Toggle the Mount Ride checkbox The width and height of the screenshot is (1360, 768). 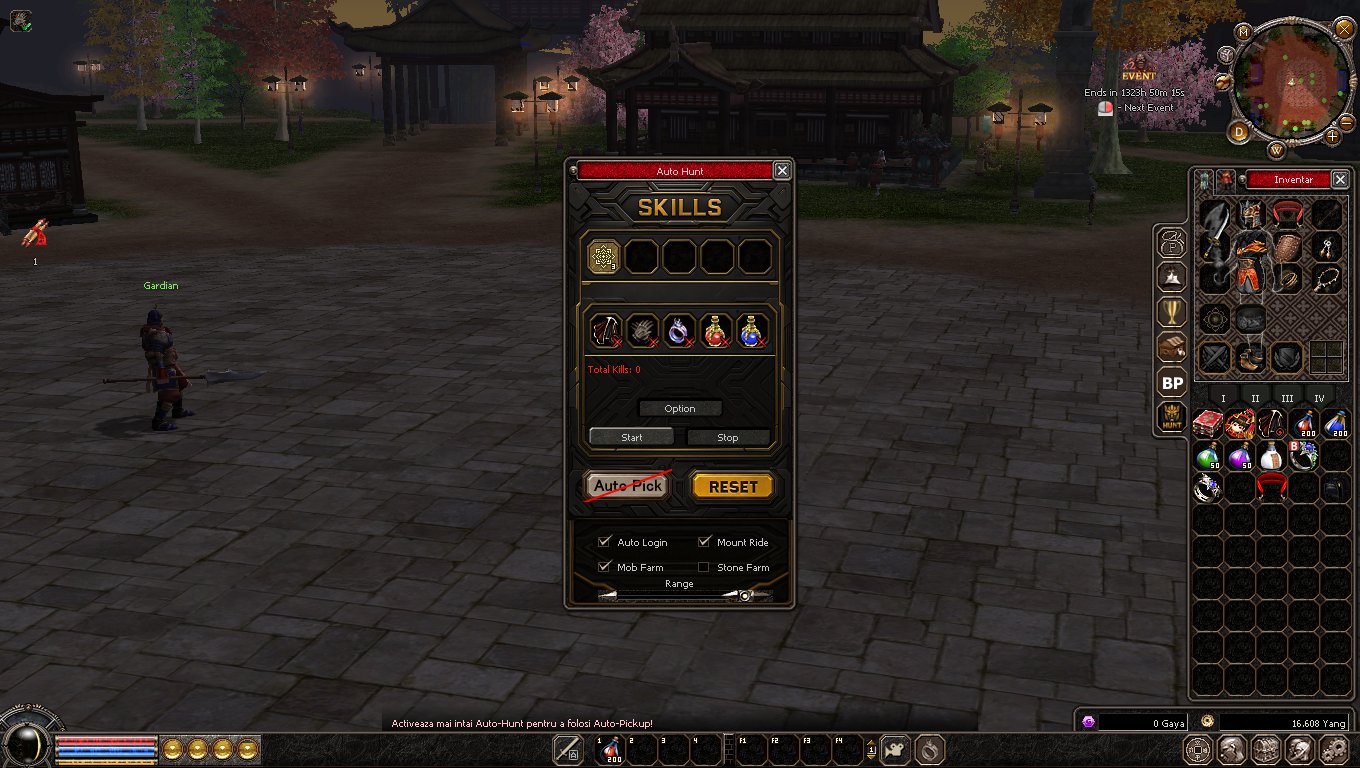704,542
